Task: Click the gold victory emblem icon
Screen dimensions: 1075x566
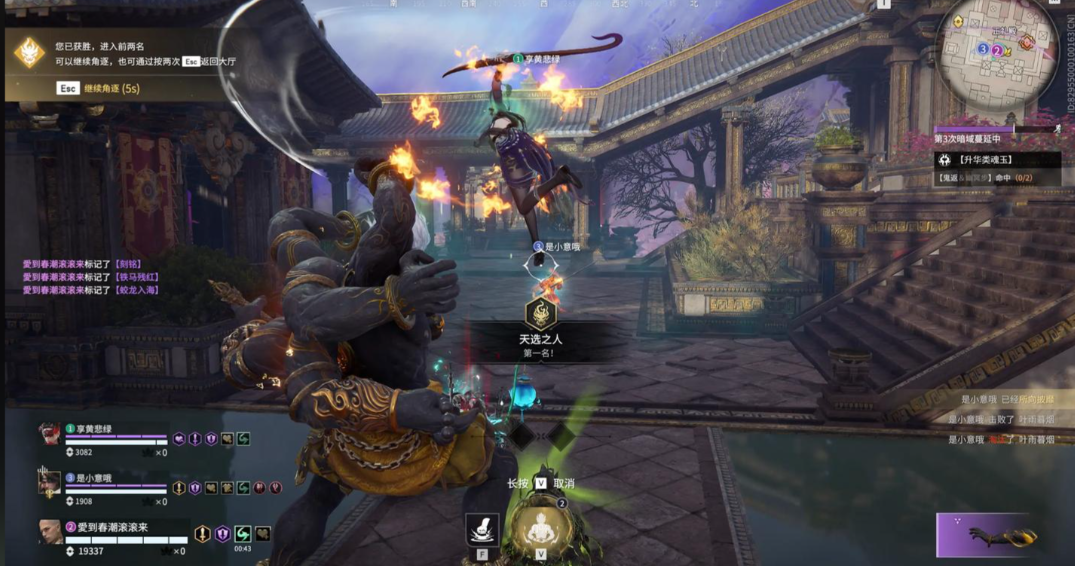Action: 29,52
